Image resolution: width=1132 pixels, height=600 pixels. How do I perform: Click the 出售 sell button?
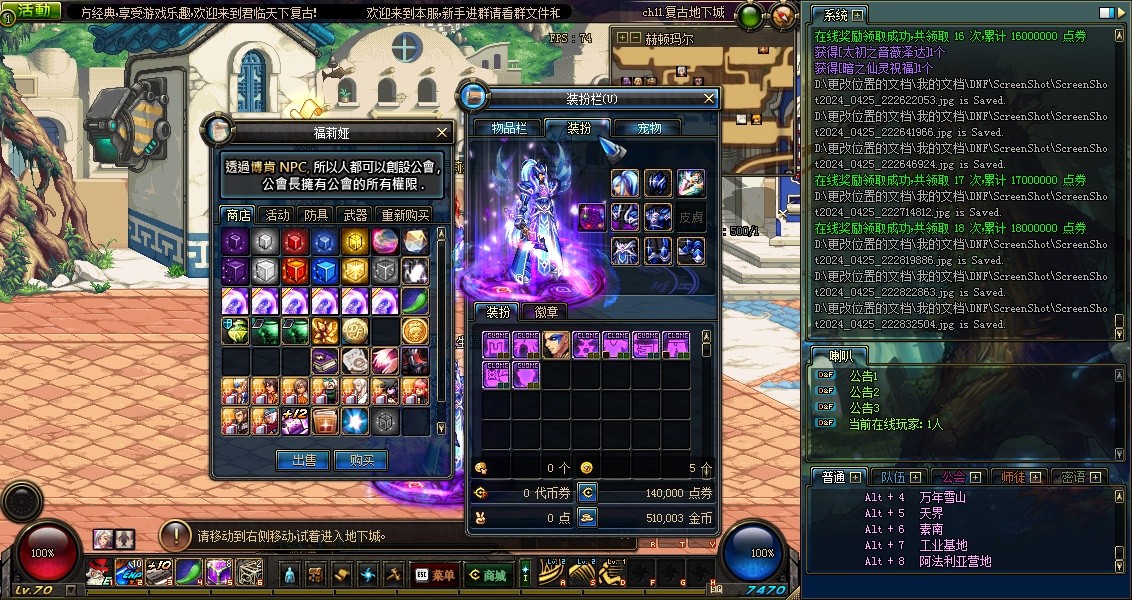303,460
